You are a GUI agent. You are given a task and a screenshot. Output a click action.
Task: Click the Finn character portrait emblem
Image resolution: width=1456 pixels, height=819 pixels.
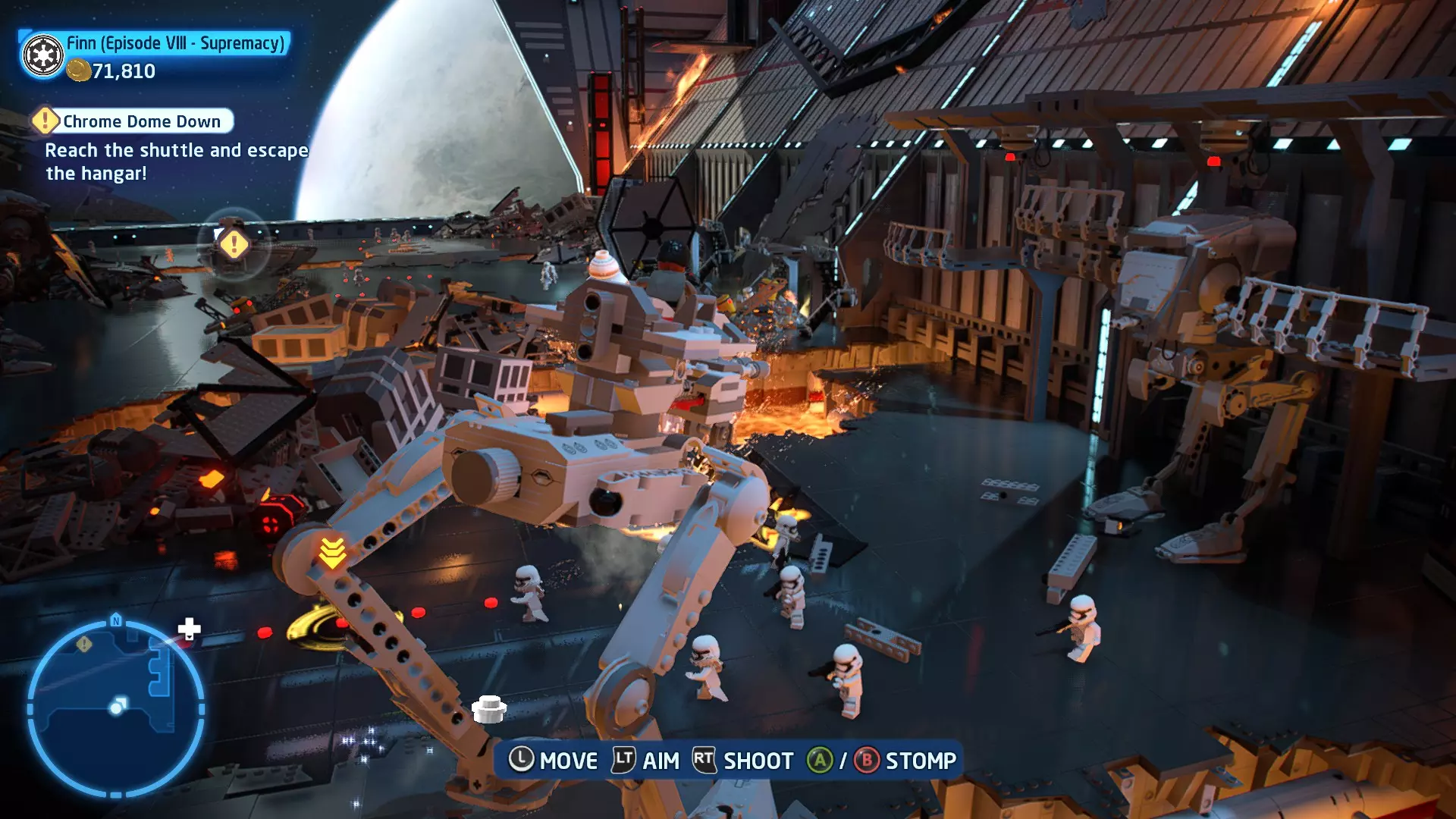tap(43, 55)
